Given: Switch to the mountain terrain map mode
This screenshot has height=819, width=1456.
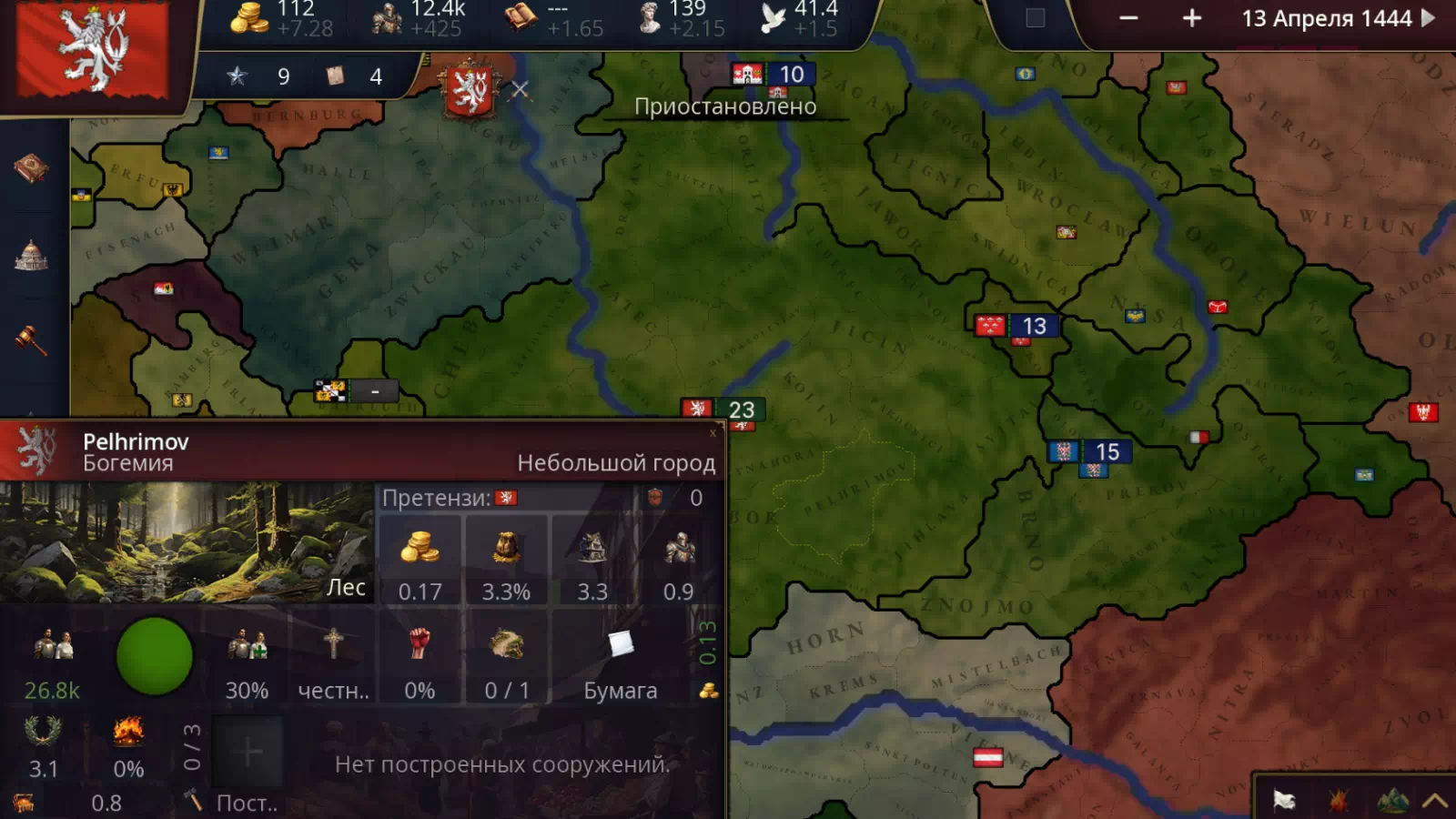Looking at the screenshot, I should pyautogui.click(x=1391, y=800).
